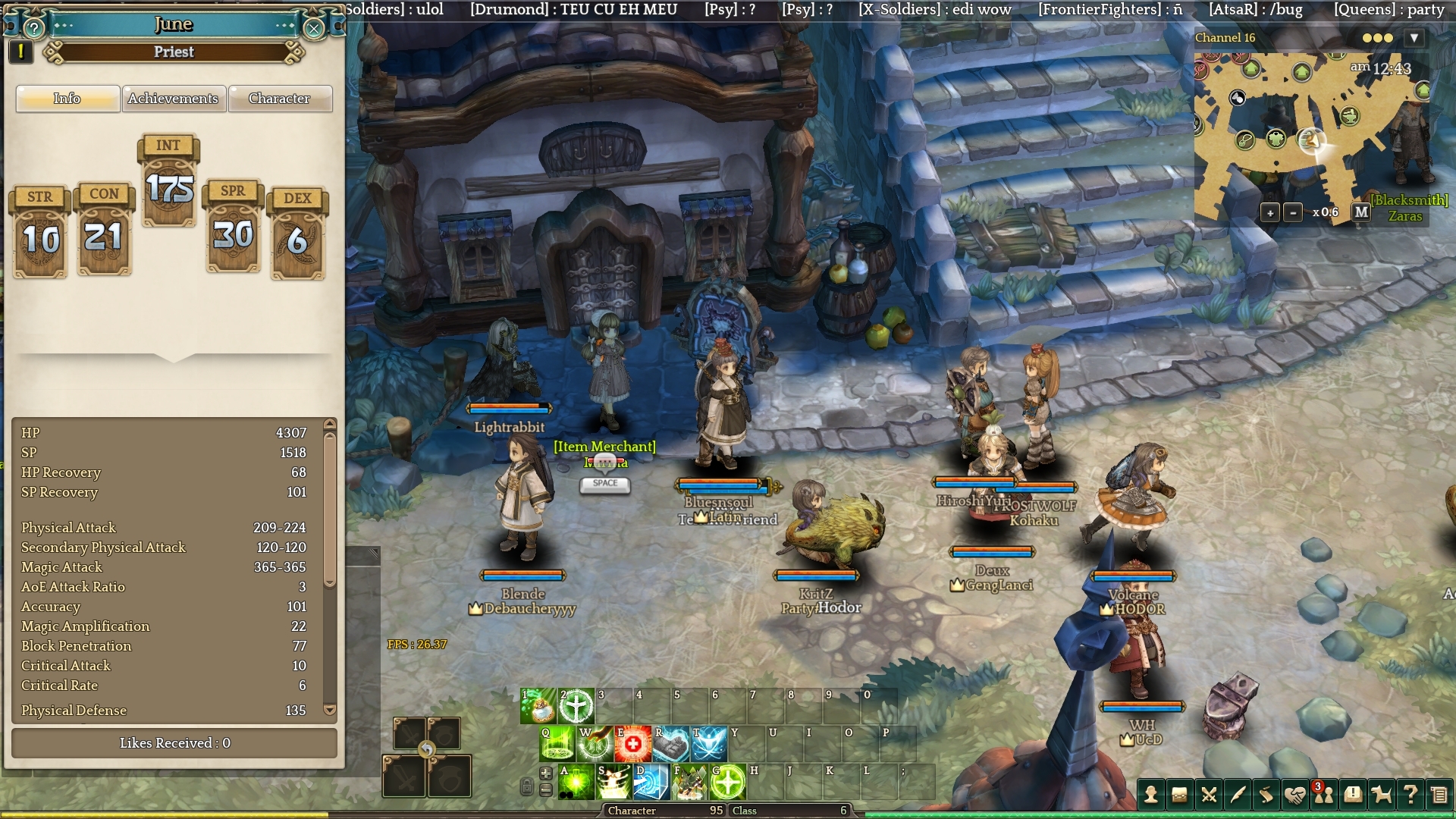Close the June character info window
This screenshot has width=1456, height=819.
313,29
